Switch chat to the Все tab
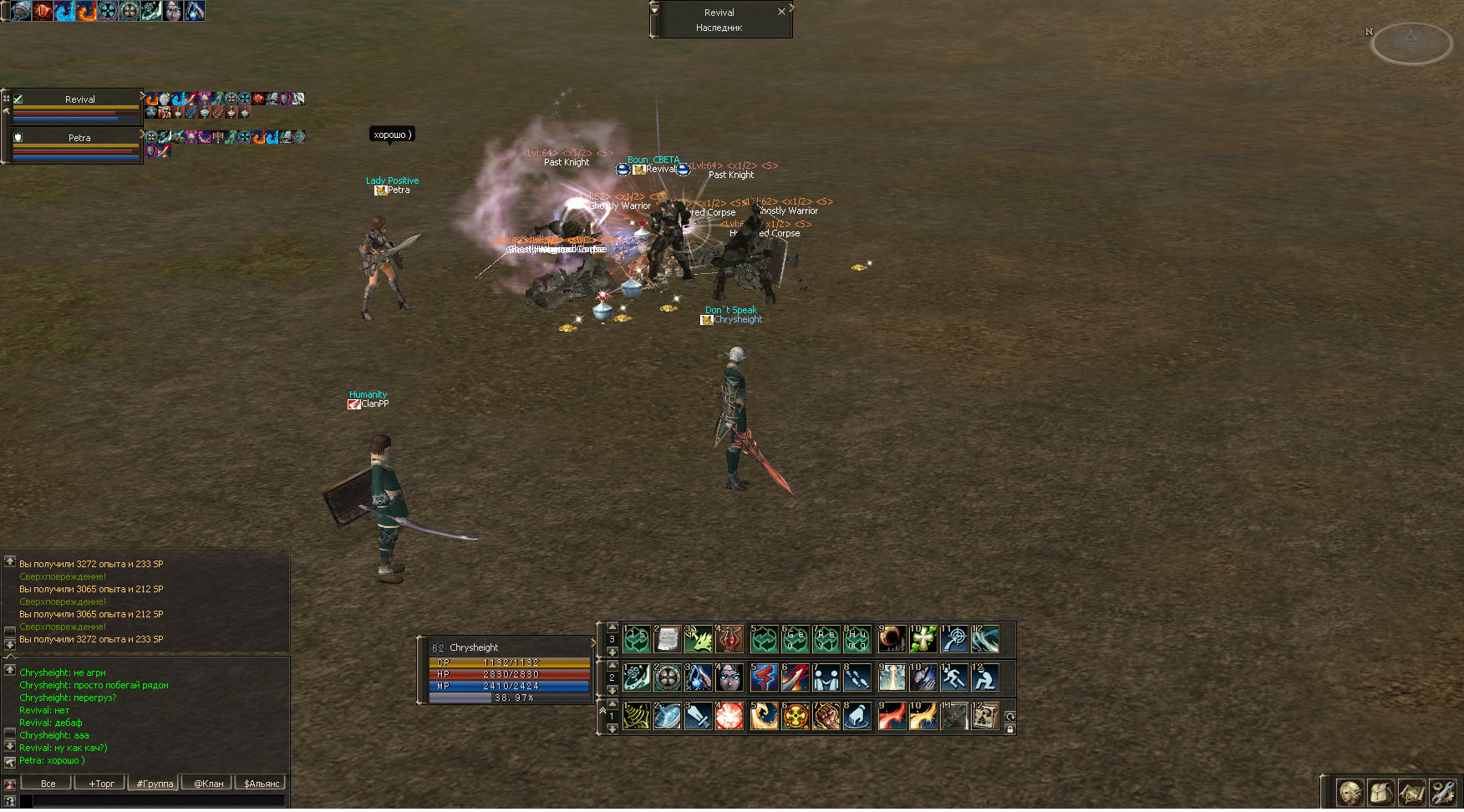 click(x=48, y=784)
